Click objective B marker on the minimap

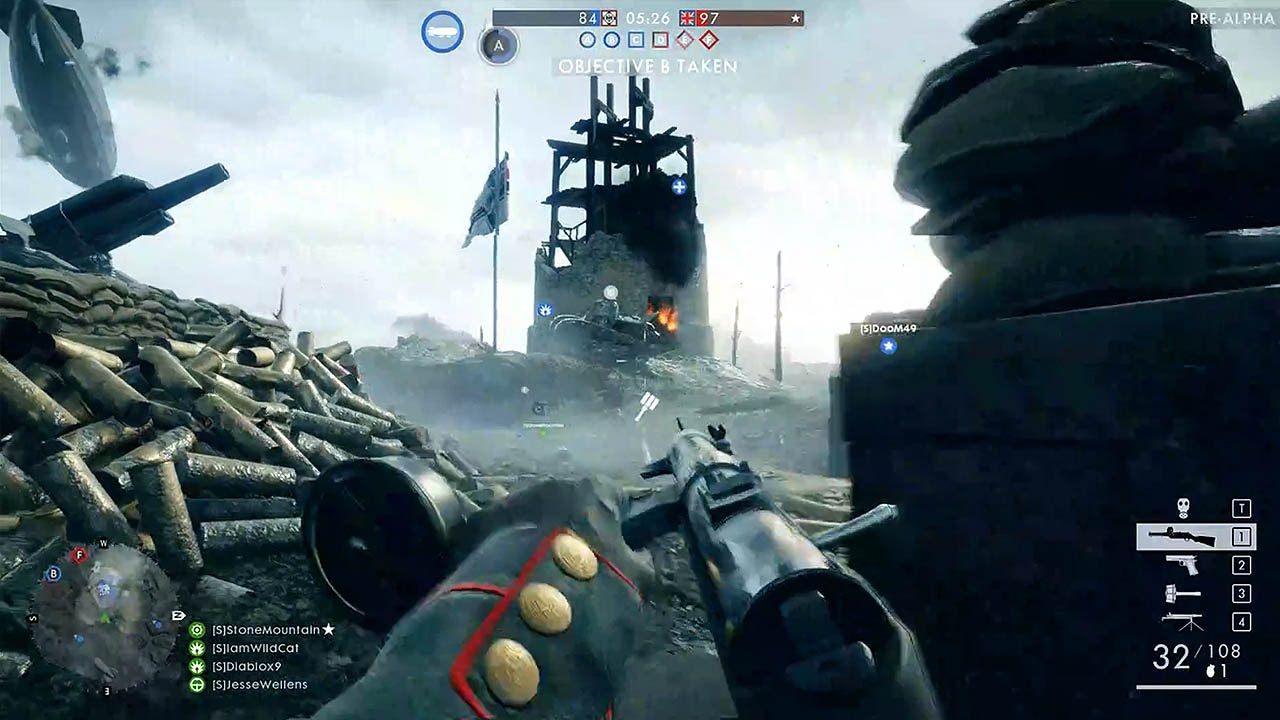tap(53, 574)
